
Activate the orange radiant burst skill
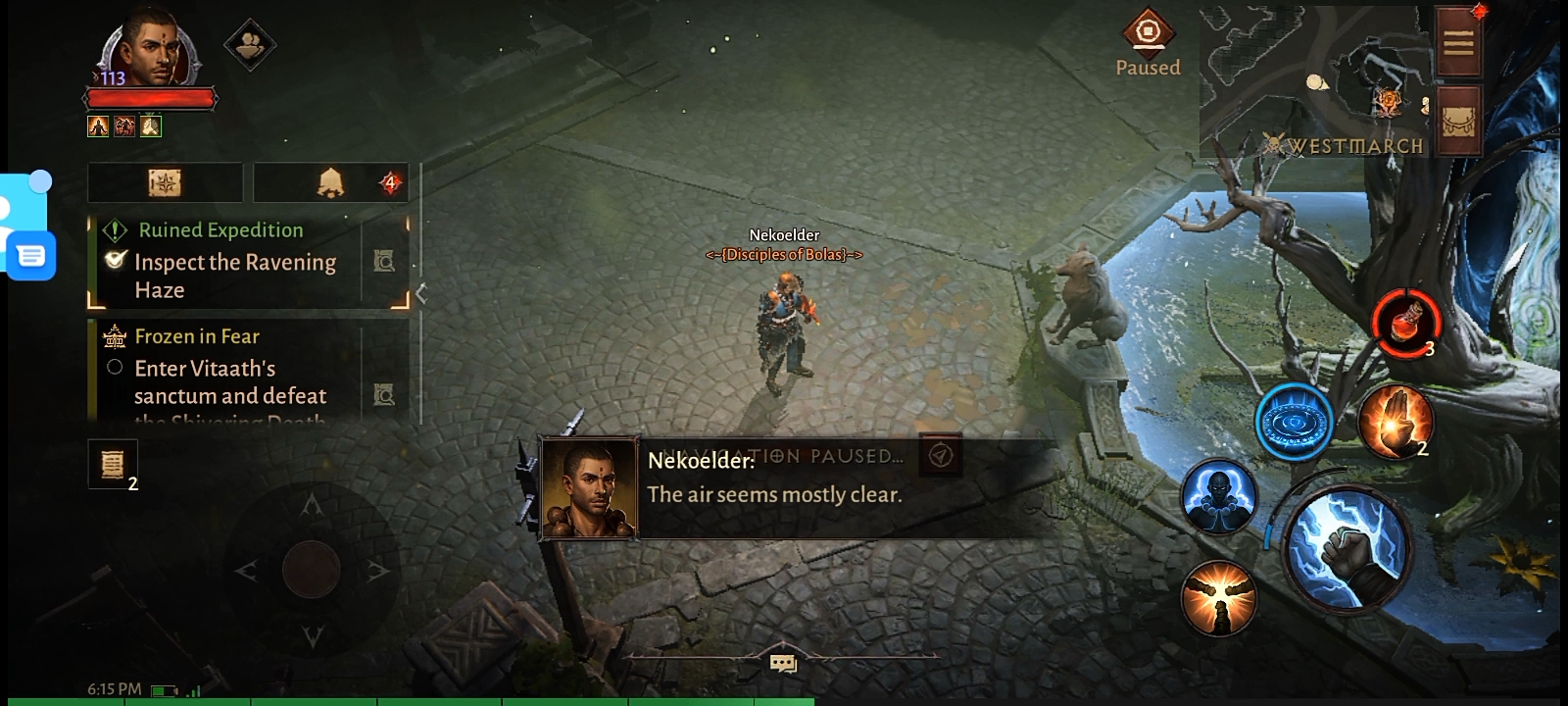(x=1218, y=598)
